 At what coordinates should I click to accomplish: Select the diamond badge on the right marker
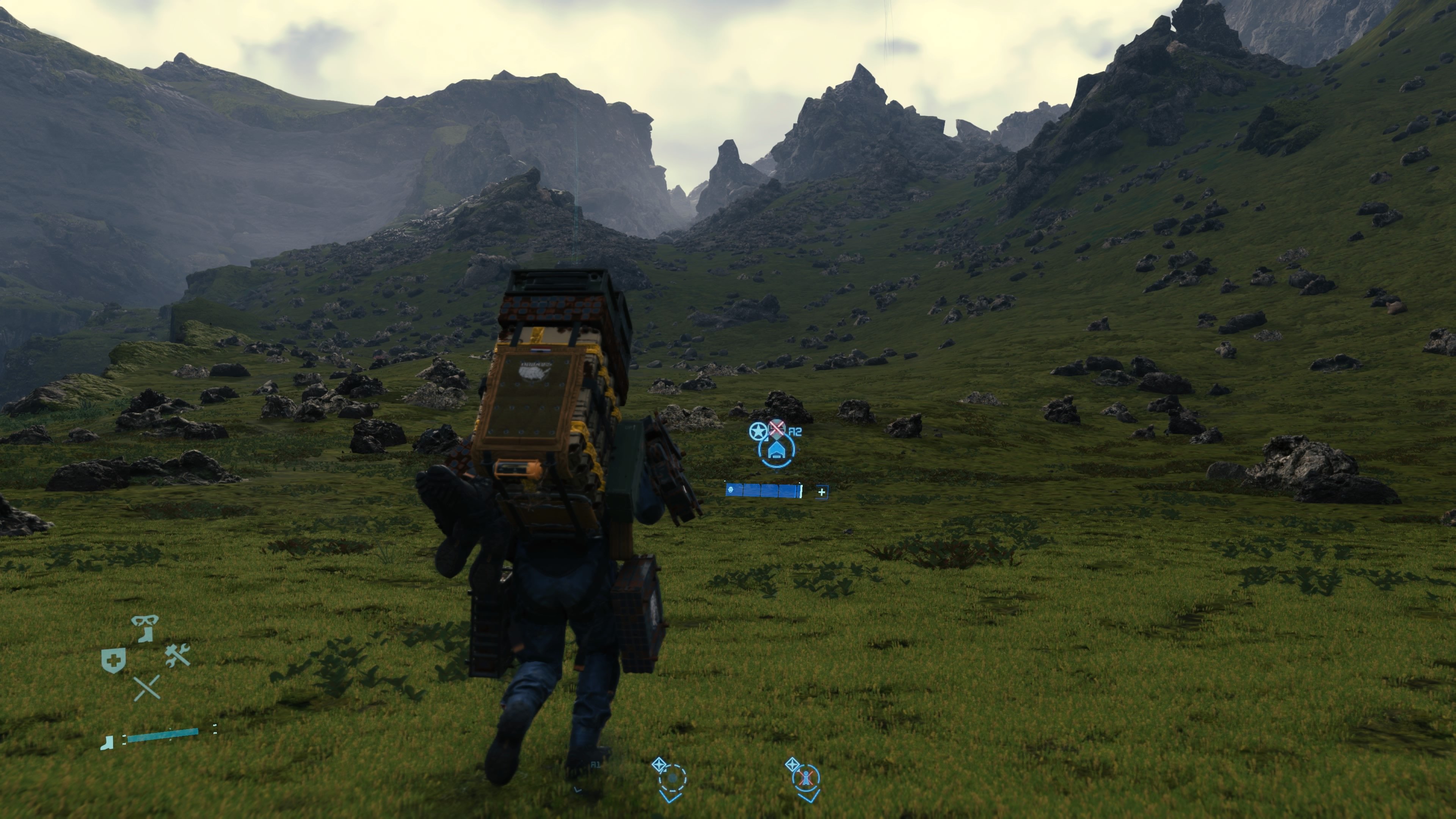pos(793,765)
